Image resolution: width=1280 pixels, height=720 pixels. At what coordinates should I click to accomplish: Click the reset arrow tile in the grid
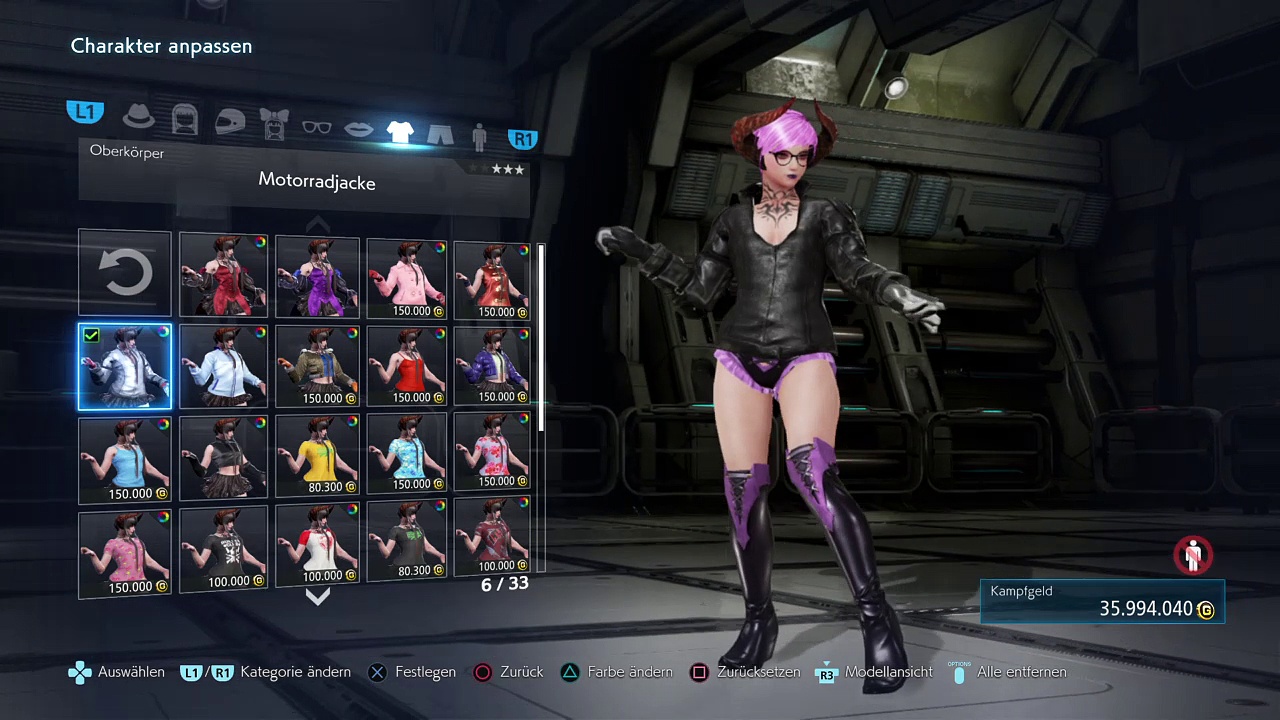[x=125, y=273]
